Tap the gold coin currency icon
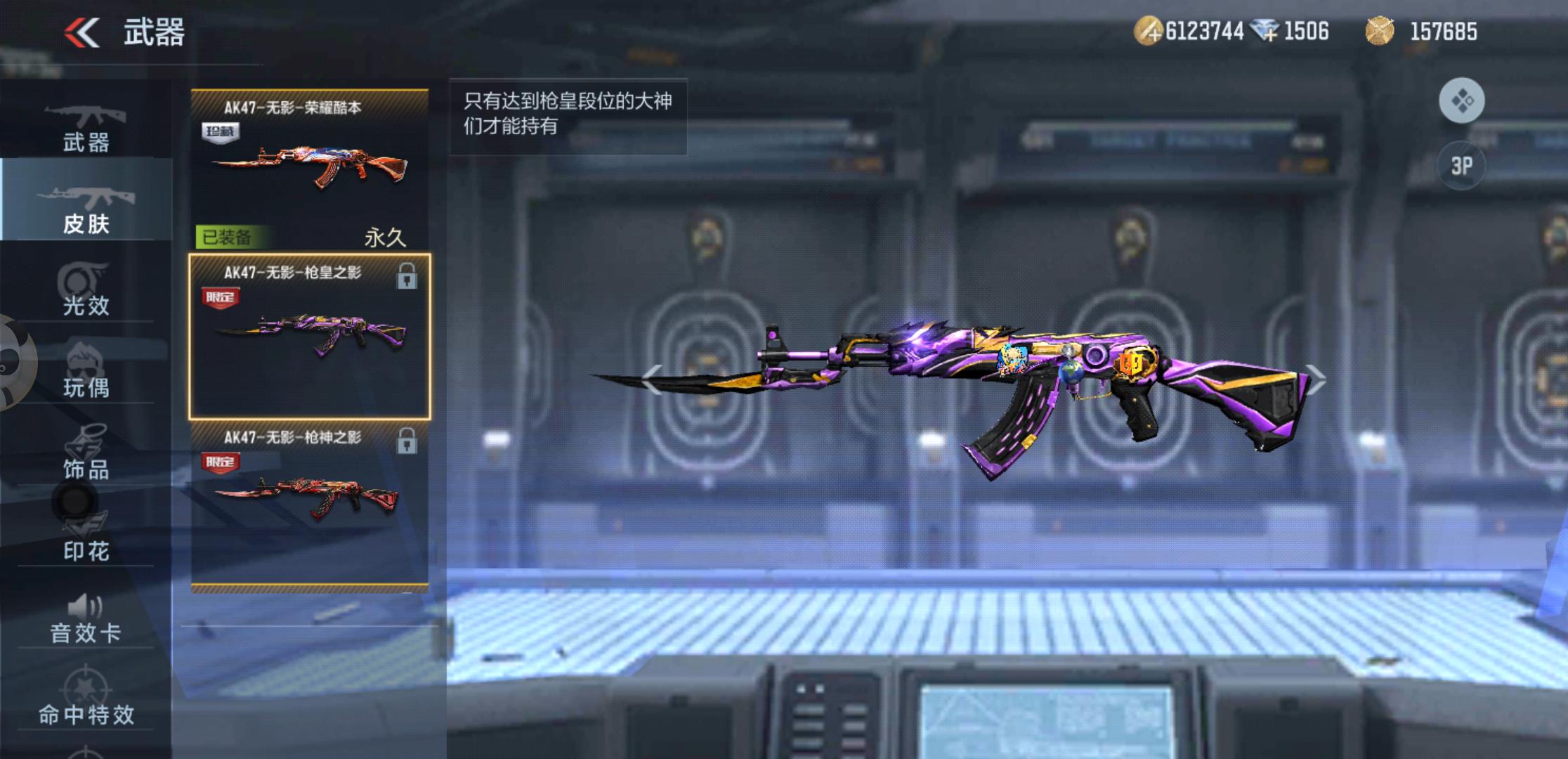 pyautogui.click(x=1148, y=32)
